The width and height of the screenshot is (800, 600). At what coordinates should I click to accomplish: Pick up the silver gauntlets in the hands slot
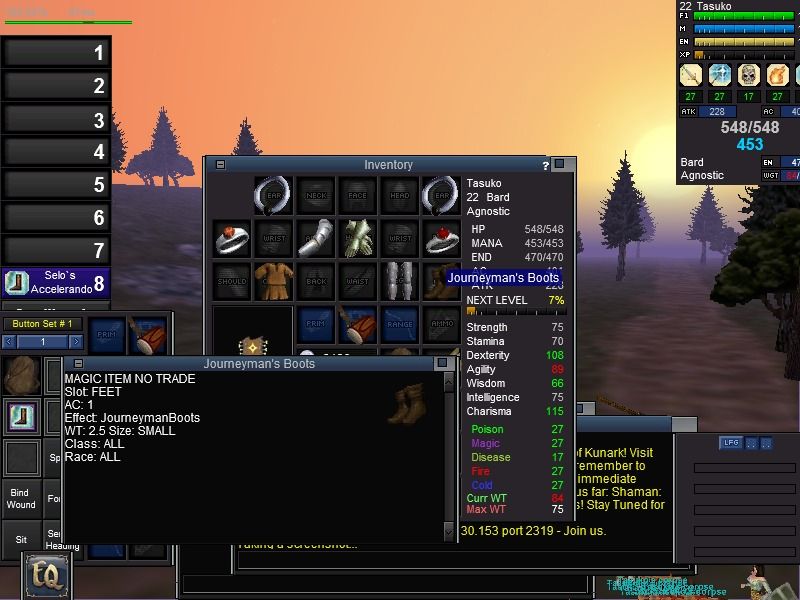point(358,239)
